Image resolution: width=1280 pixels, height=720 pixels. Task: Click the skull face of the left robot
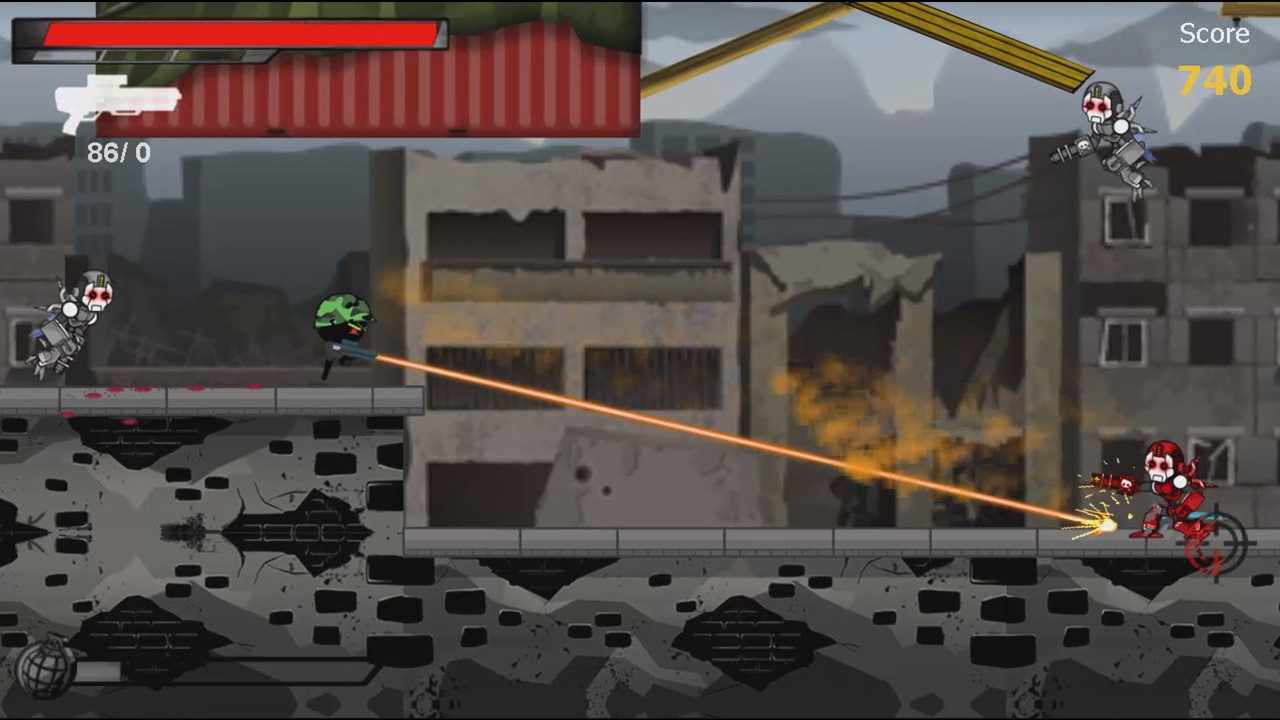[97, 295]
